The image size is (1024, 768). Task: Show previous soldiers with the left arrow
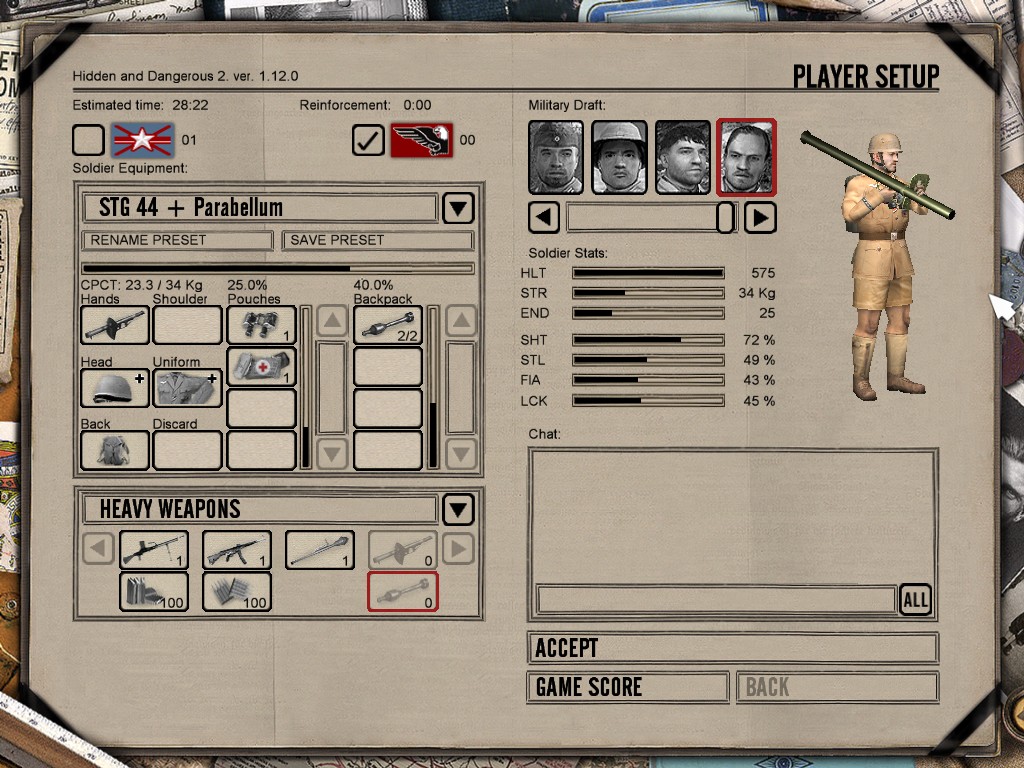coord(544,217)
